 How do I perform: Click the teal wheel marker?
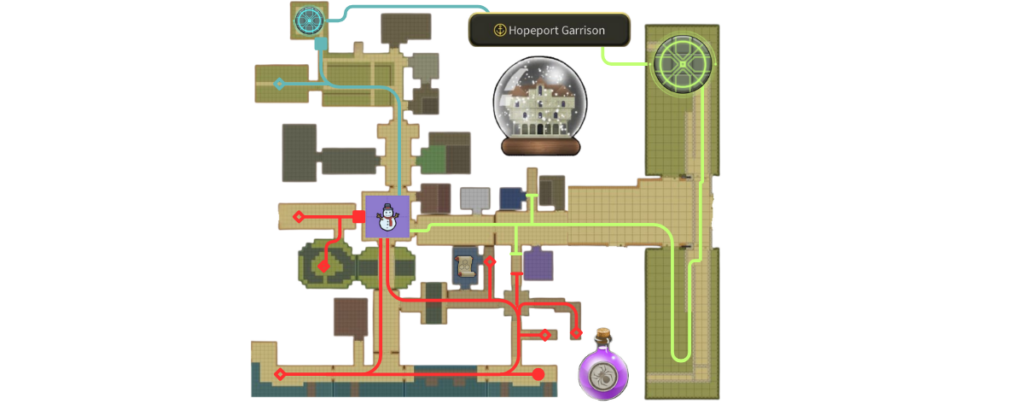click(x=309, y=20)
